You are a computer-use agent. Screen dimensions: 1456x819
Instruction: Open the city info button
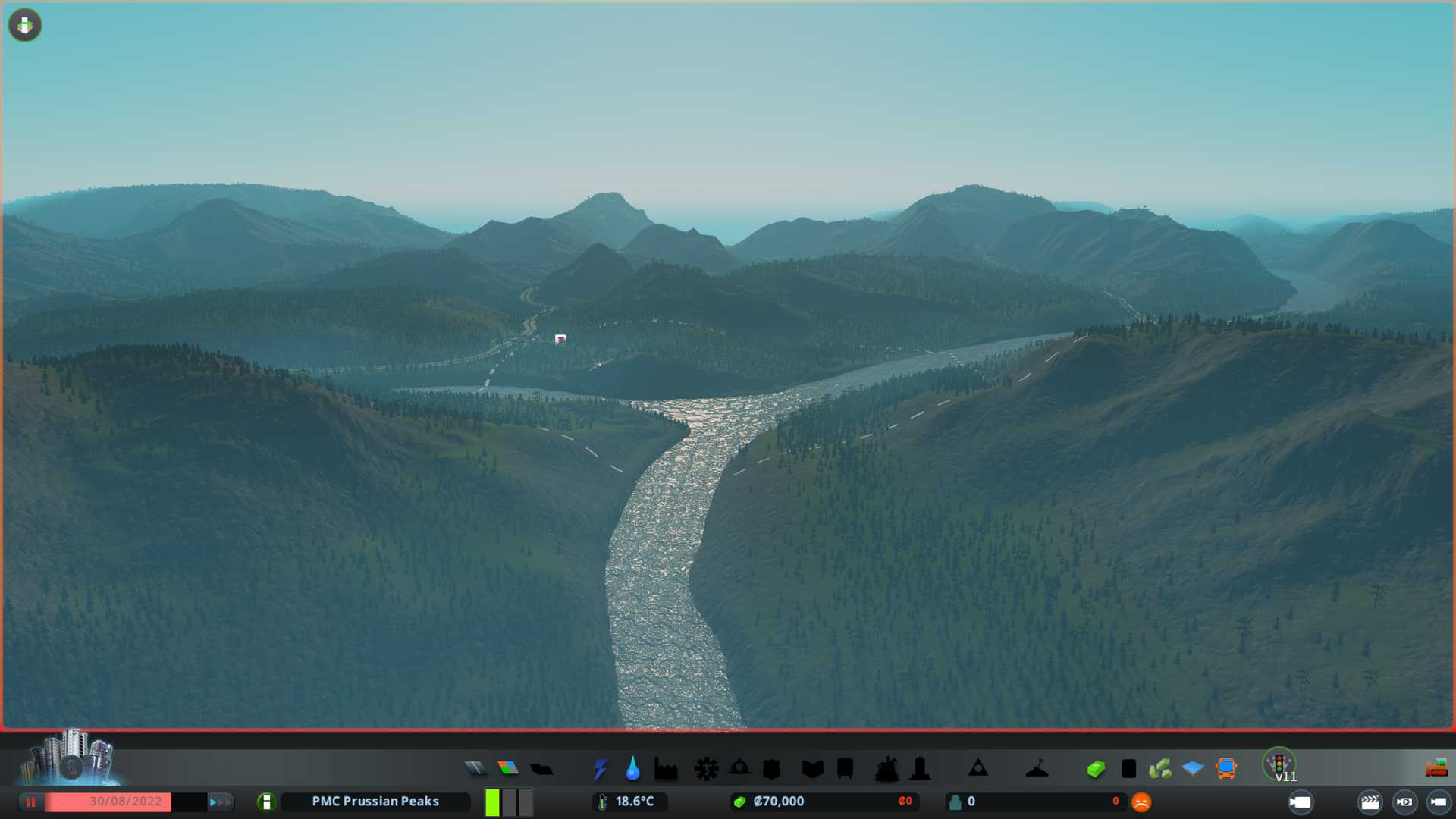[x=266, y=802]
